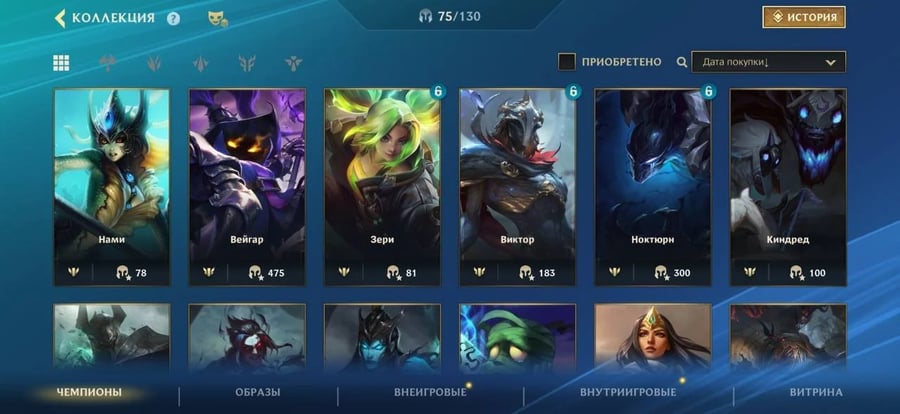
Task: View the Киндред champion card
Action: 788,187
